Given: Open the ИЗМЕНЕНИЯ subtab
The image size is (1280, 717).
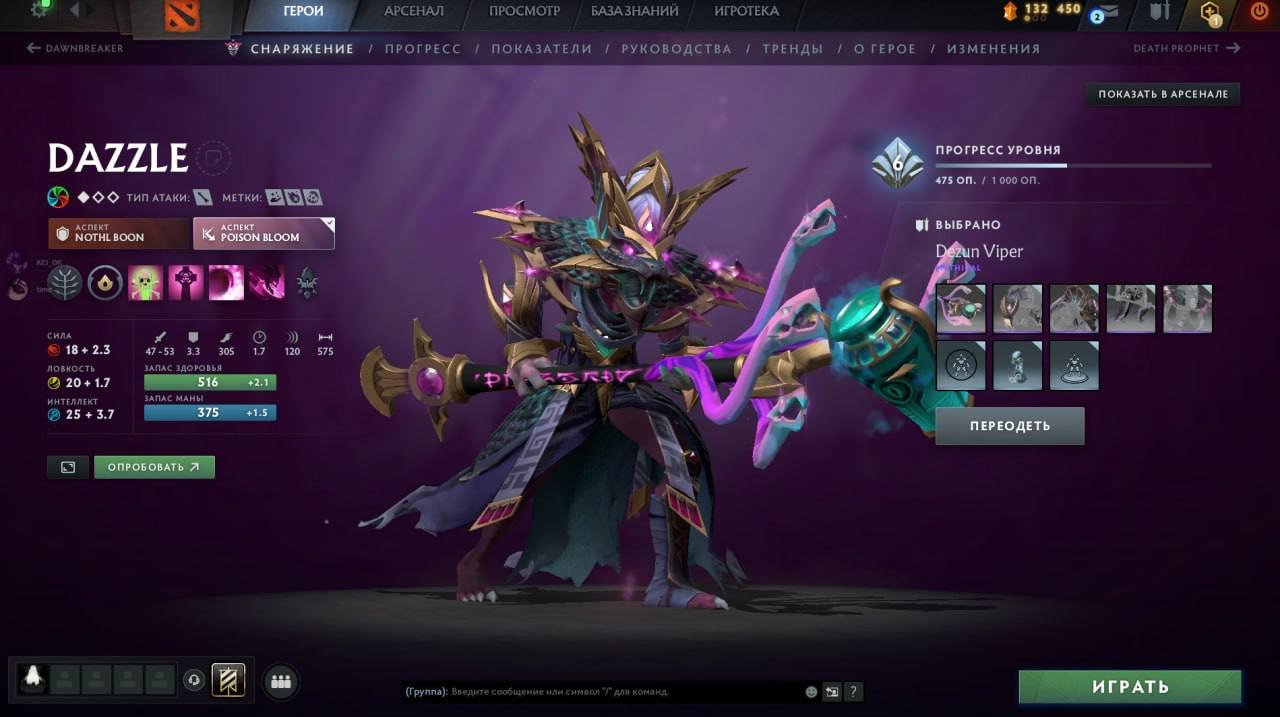Looking at the screenshot, I should (993, 48).
